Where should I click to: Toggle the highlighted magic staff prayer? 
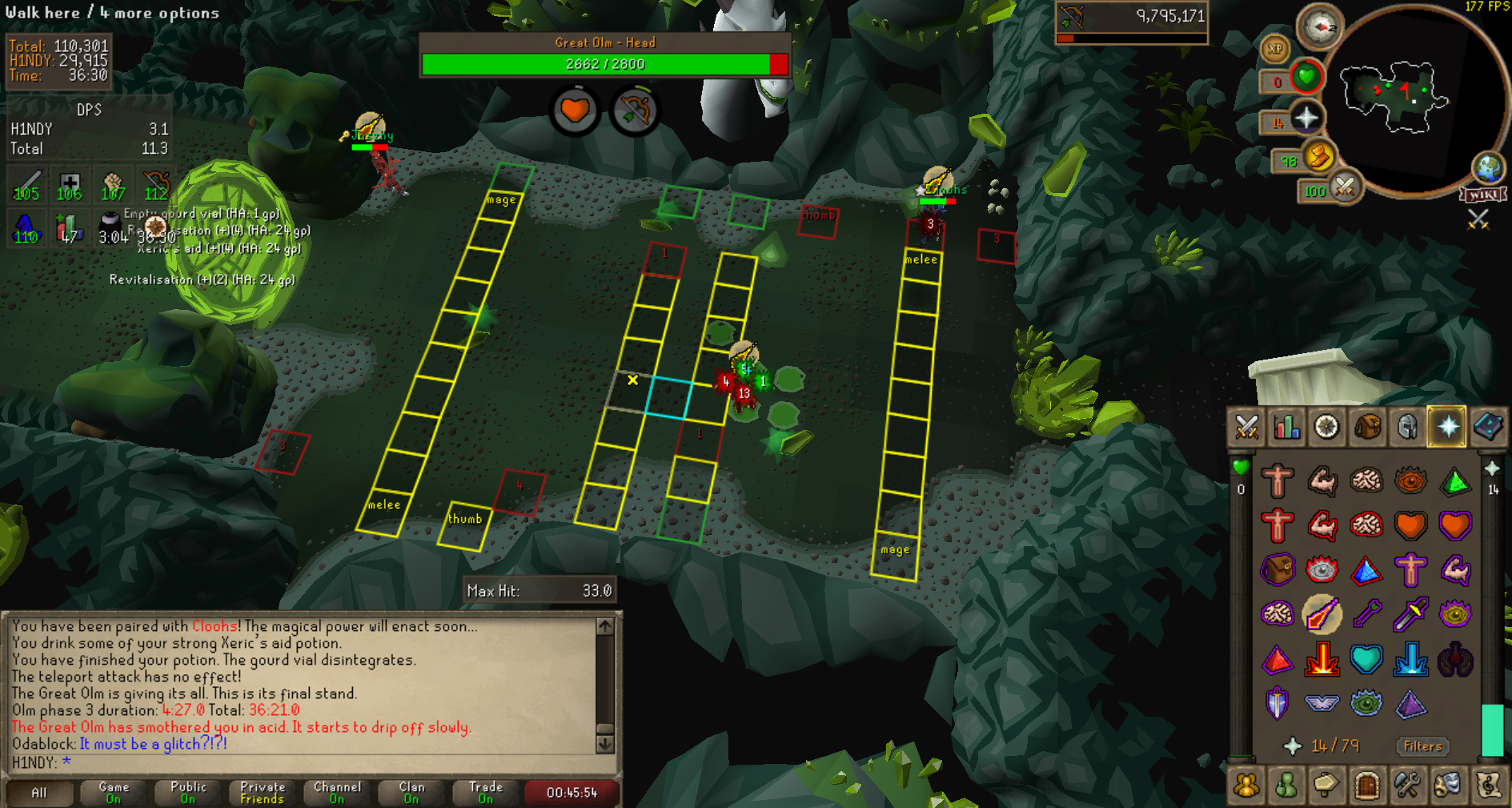(1321, 615)
